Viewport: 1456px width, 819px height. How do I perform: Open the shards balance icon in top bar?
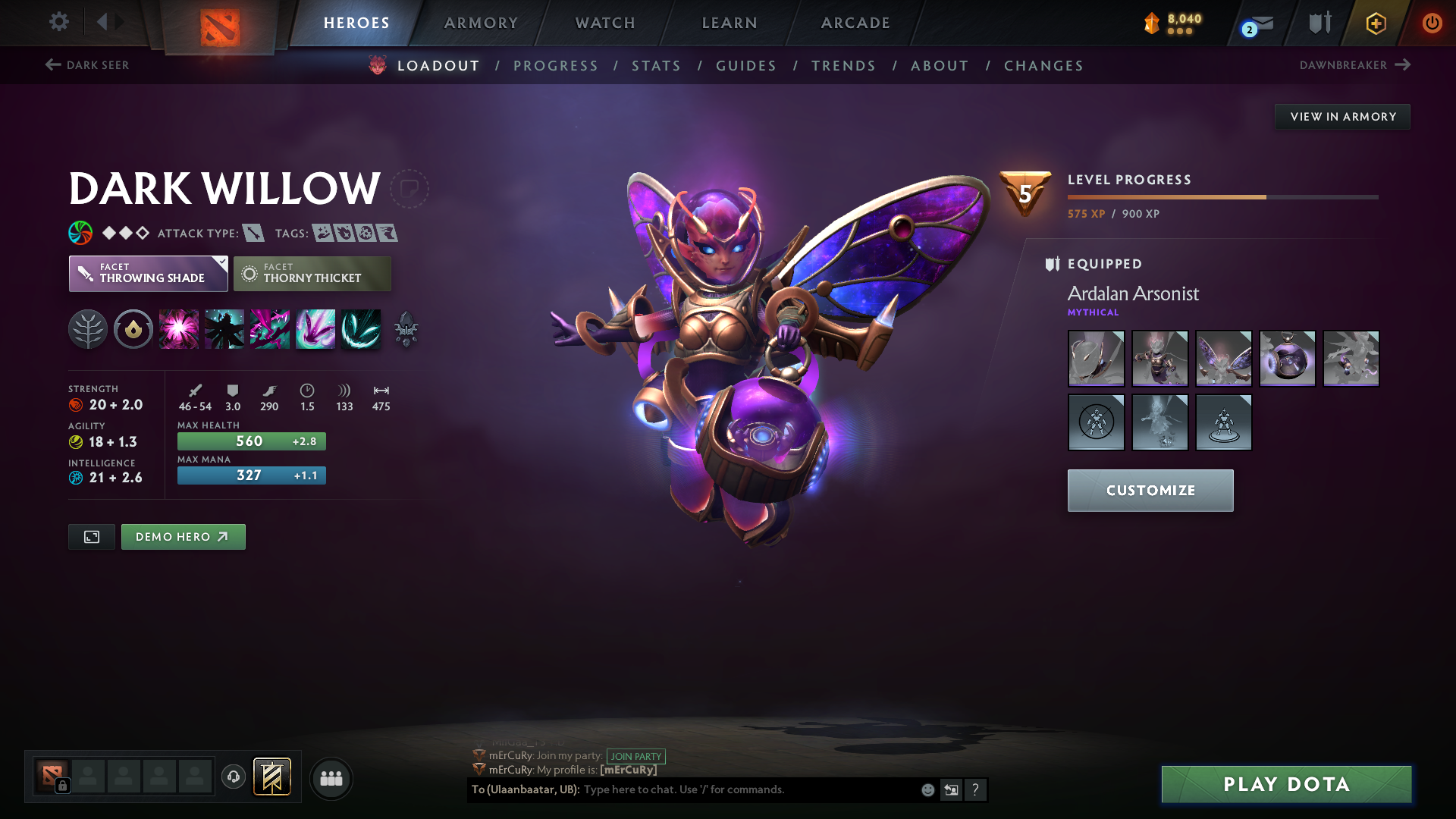(1153, 24)
